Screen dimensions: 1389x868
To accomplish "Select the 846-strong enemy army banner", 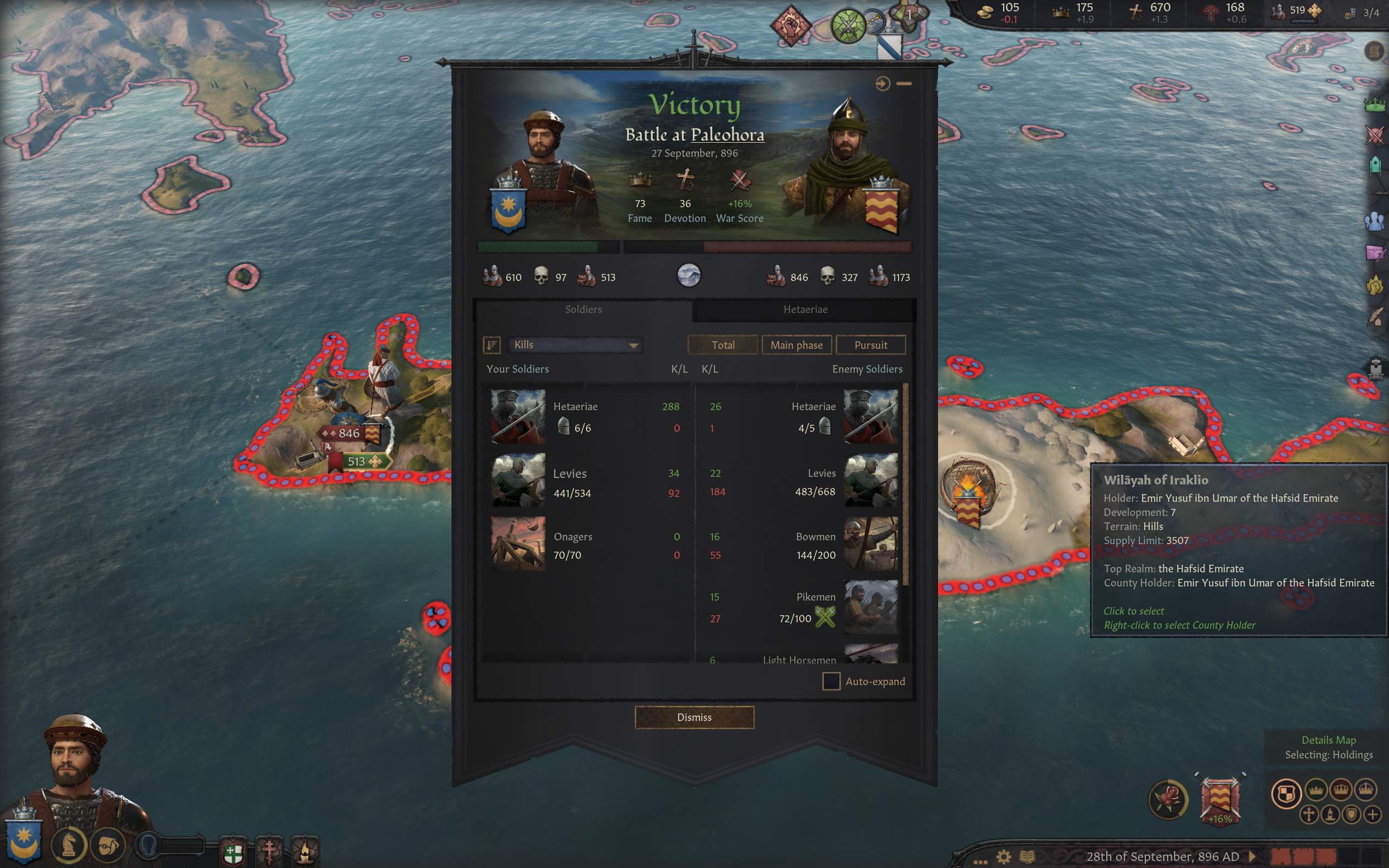I will [350, 433].
